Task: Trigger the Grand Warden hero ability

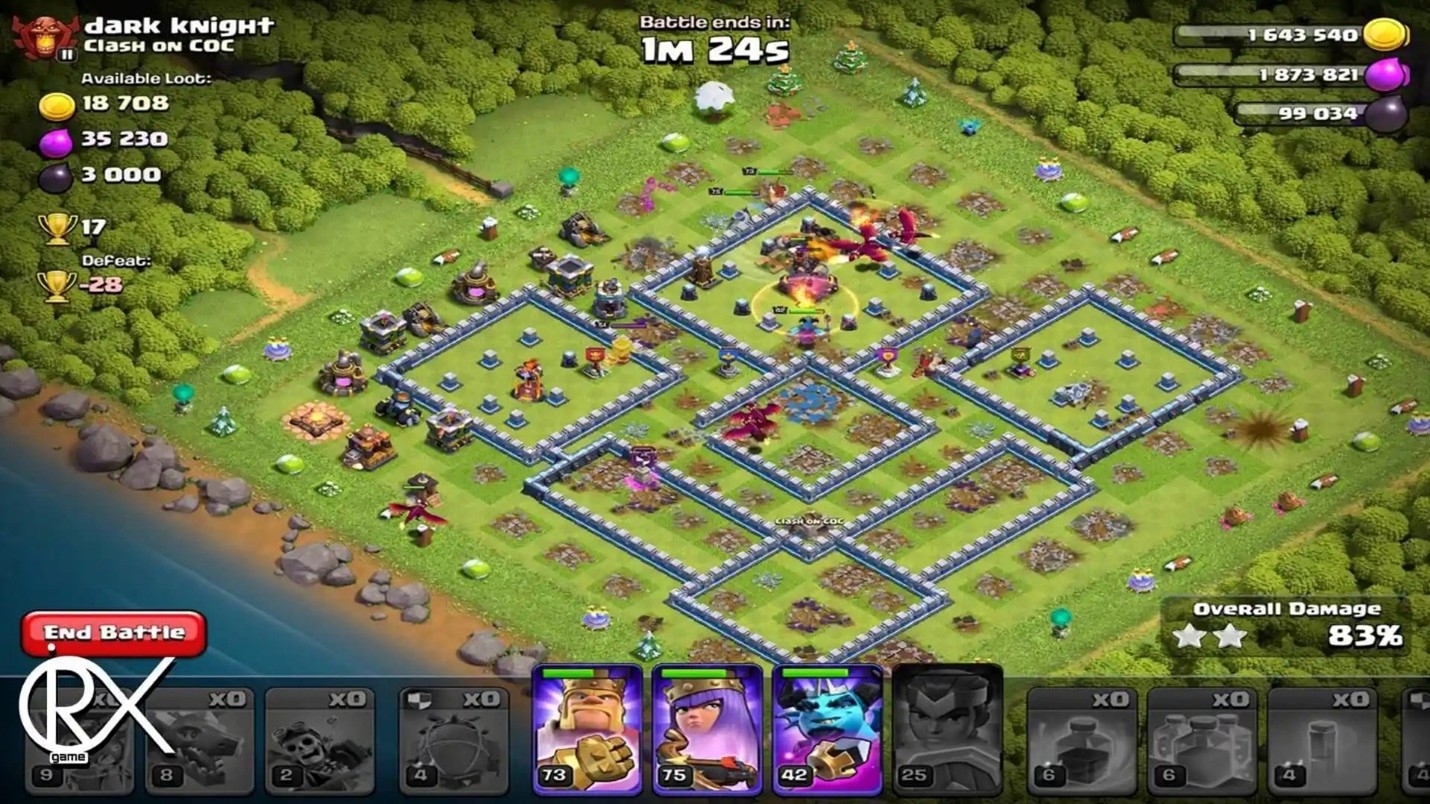Action: [827, 730]
